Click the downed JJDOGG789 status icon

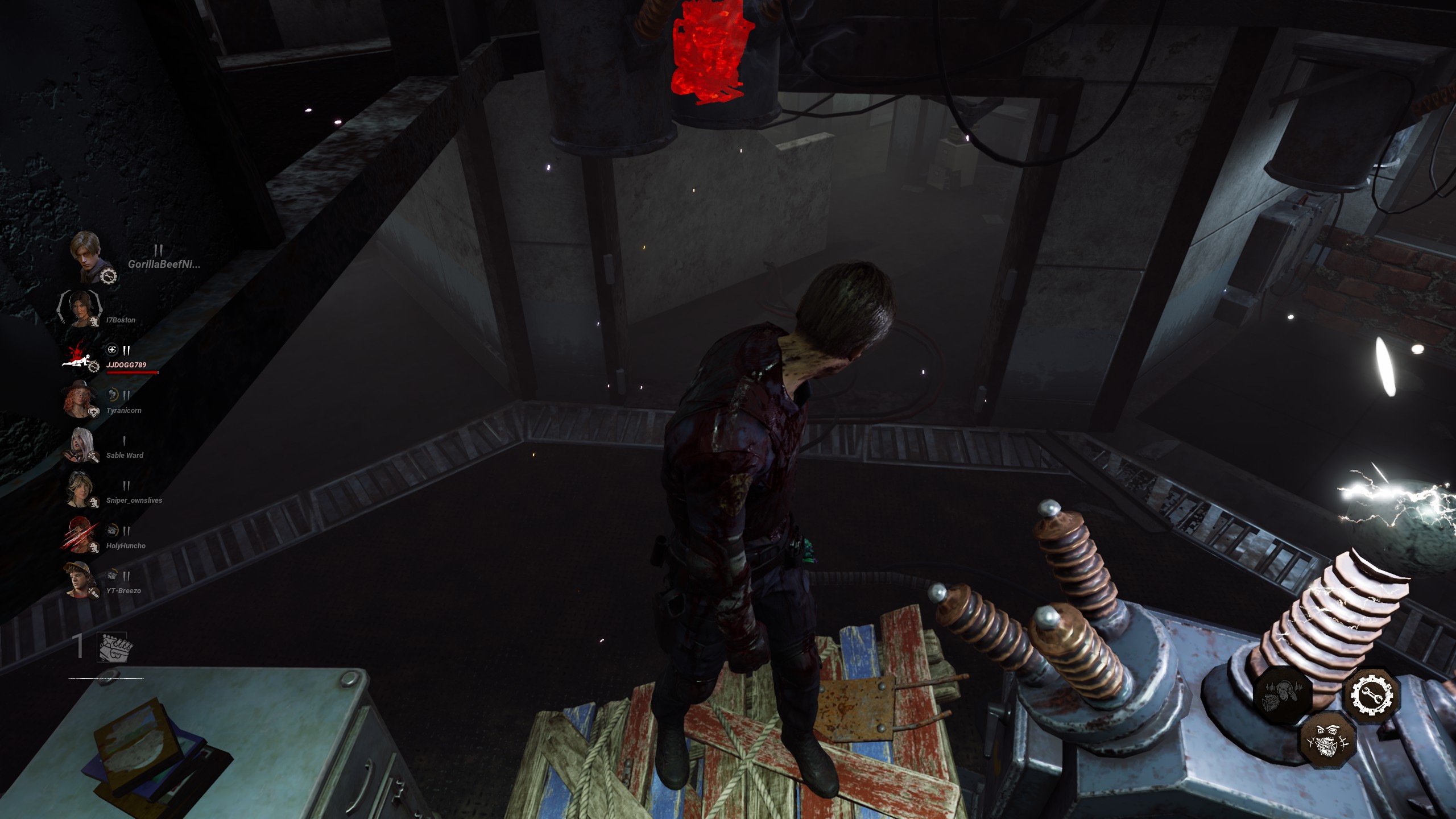80,356
